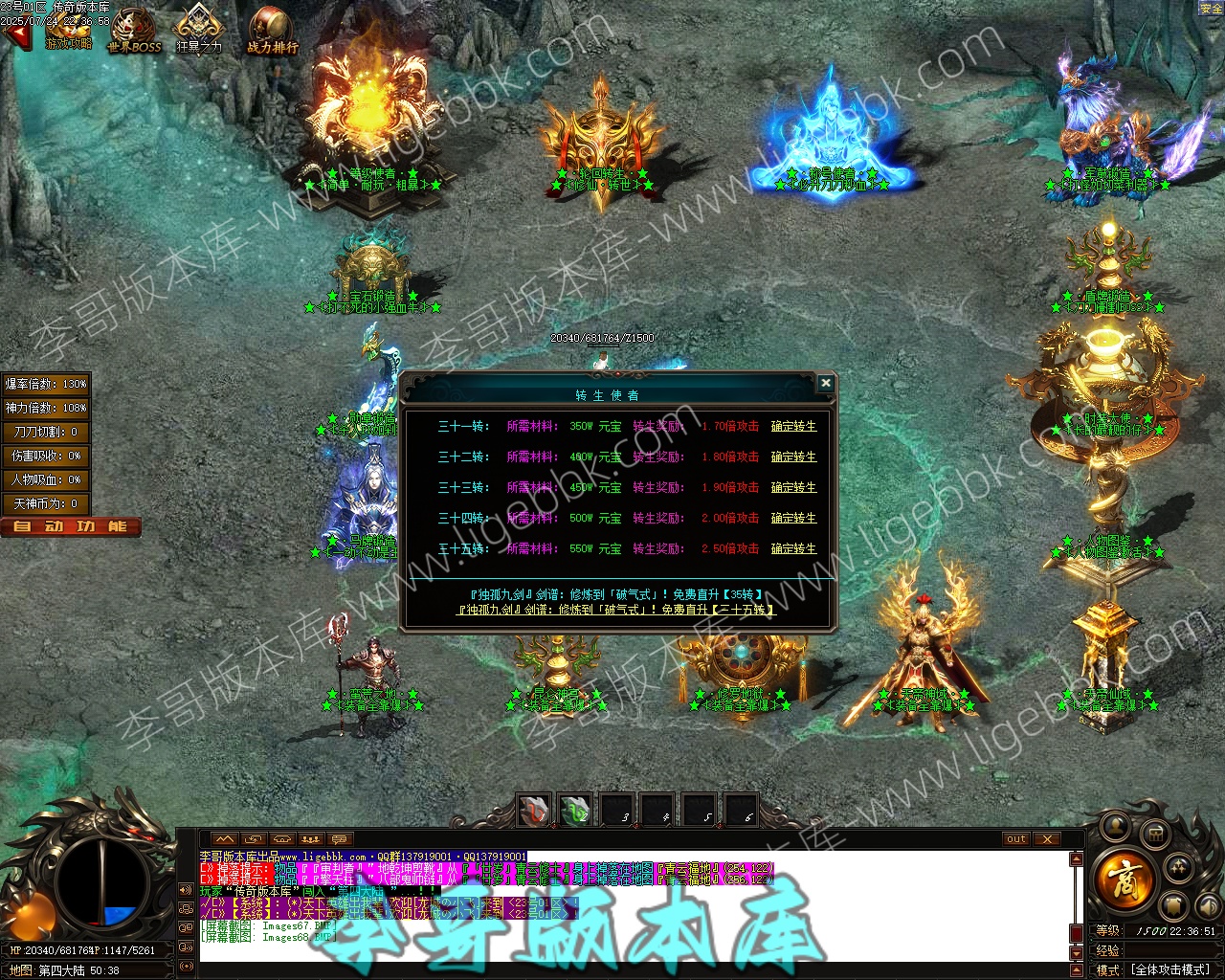Click the underlined 独孤九剑 free upgrade link
The width and height of the screenshot is (1225, 980).
coord(616,610)
